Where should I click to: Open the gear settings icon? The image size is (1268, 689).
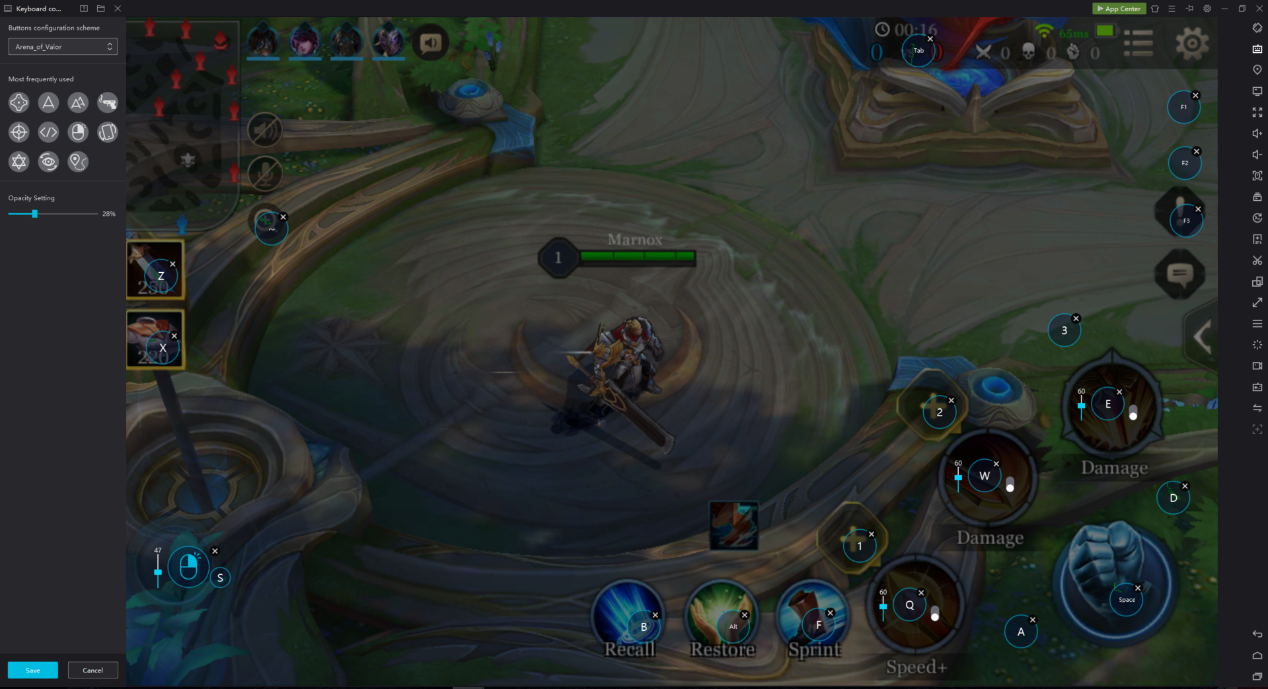pos(1192,43)
